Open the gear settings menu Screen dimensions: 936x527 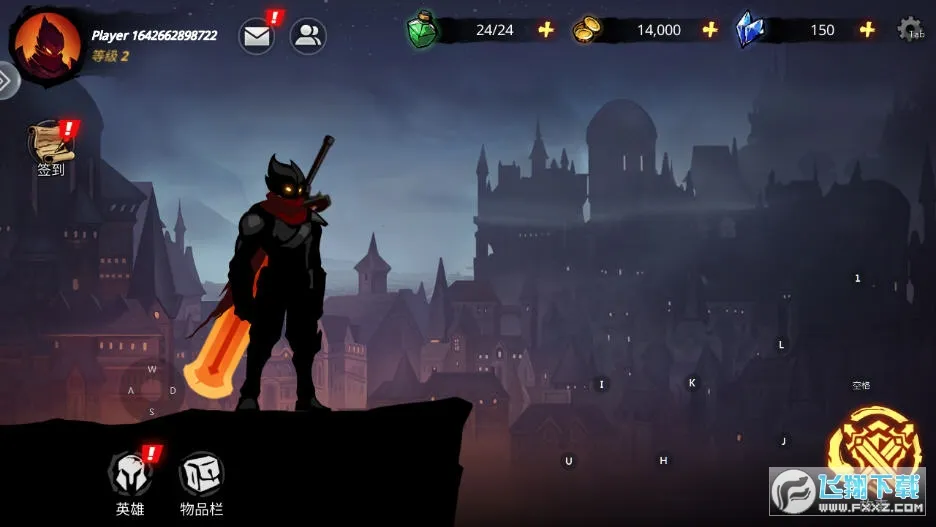point(909,29)
